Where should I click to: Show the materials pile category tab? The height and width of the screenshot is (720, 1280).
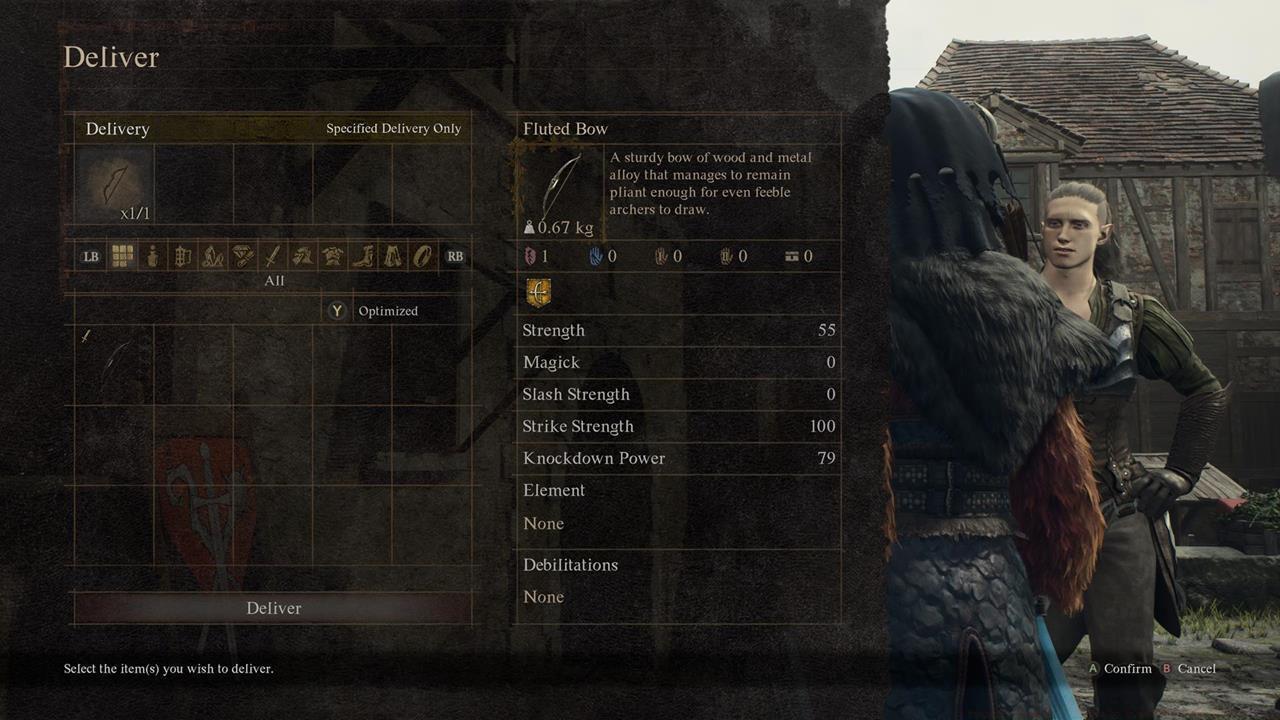click(x=212, y=256)
